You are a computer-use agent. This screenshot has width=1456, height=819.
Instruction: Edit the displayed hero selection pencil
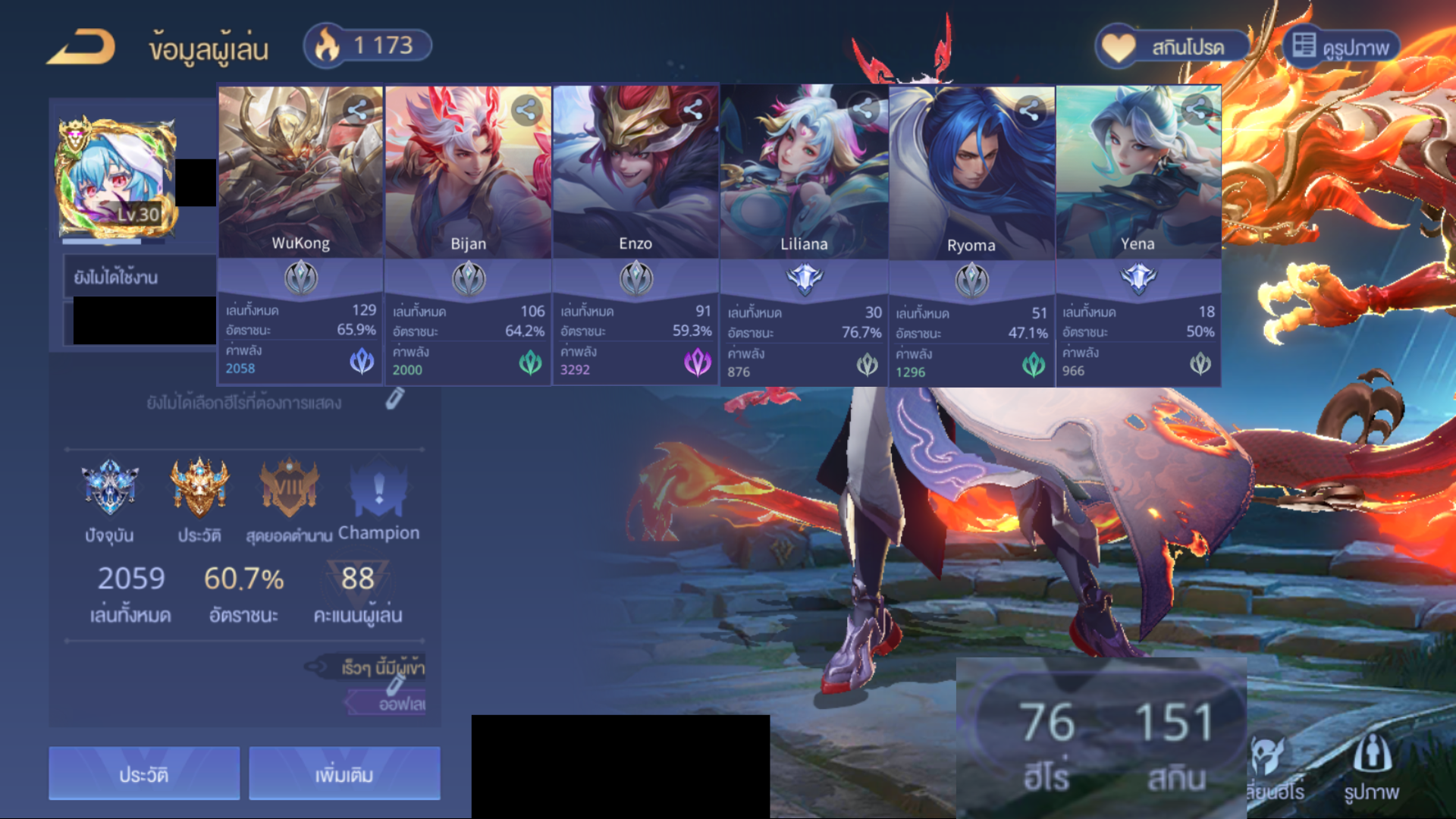tap(394, 399)
